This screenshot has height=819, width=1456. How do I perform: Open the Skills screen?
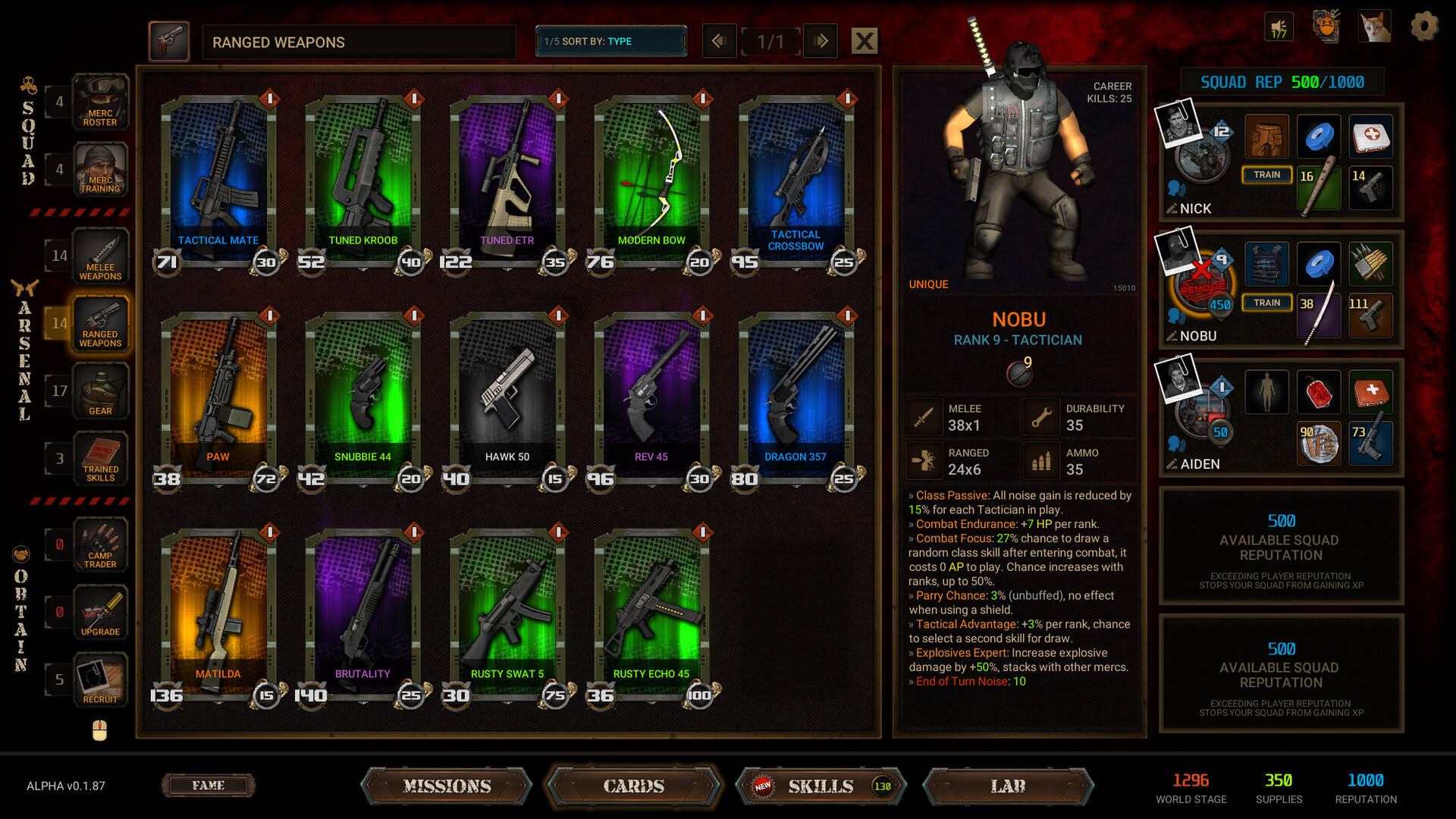click(821, 786)
